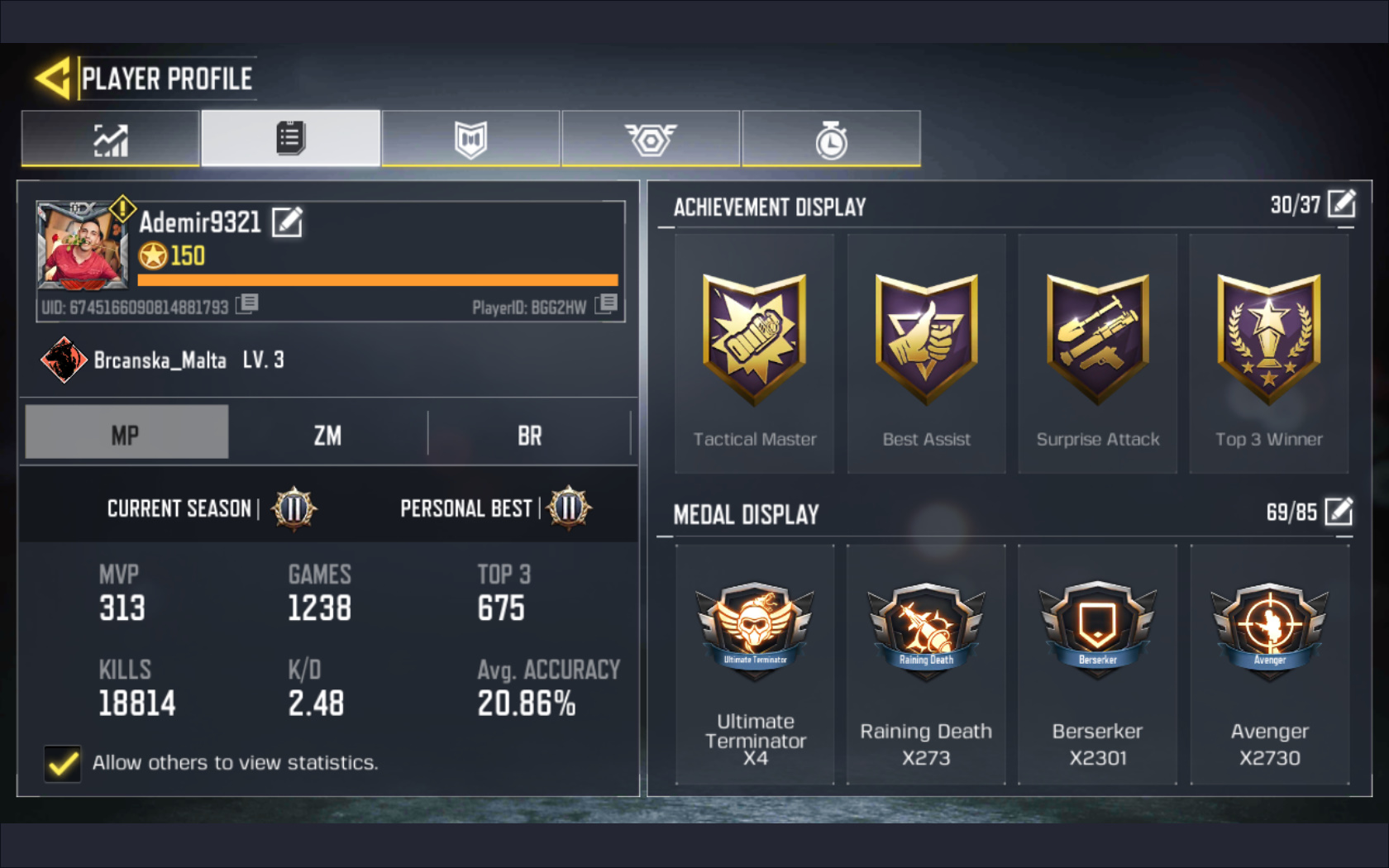Rename player using the pencil edit icon
The image size is (1389, 868).
click(x=287, y=222)
